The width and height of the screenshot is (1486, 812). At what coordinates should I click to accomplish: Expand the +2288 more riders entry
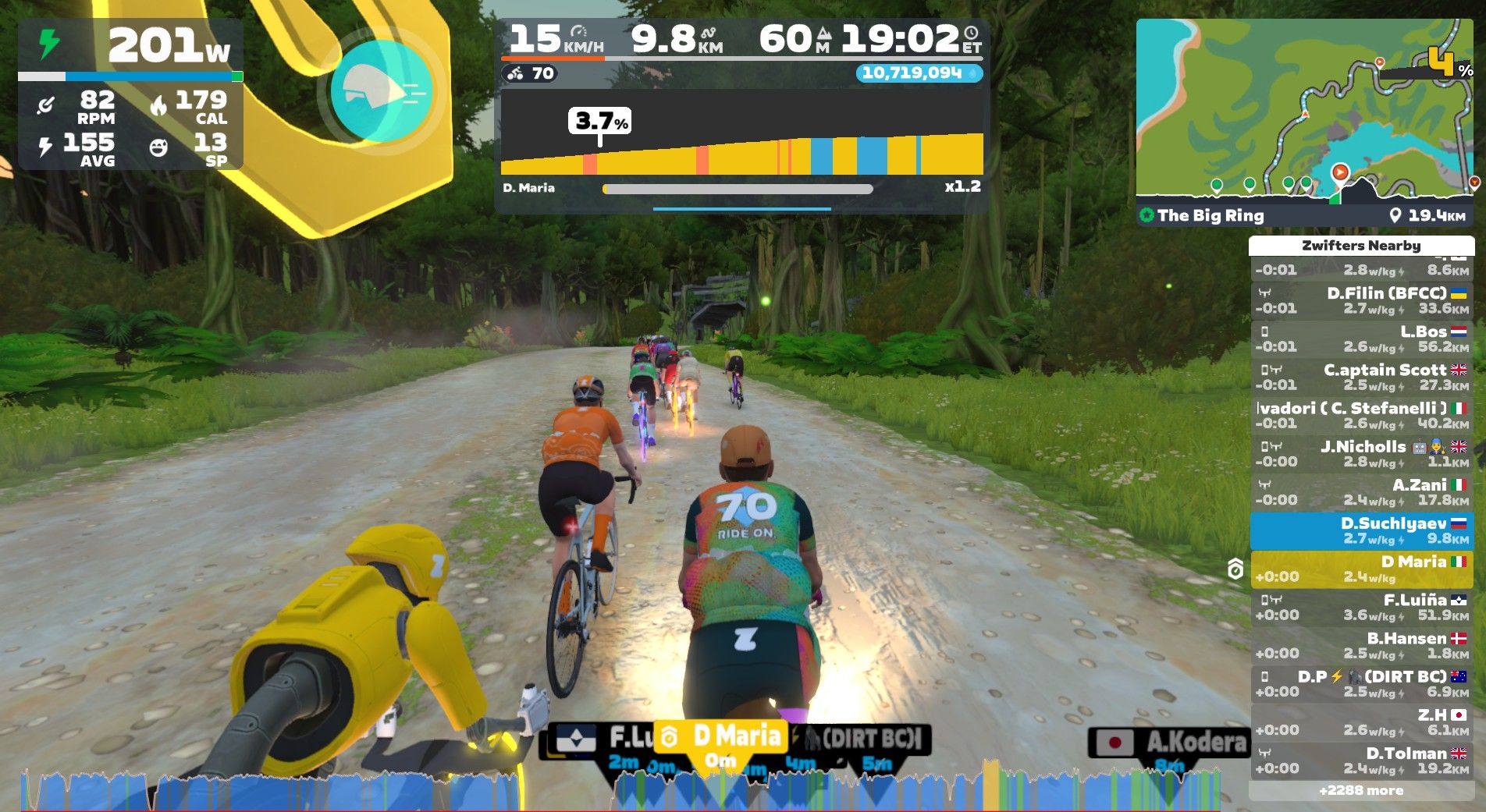pyautogui.click(x=1361, y=790)
